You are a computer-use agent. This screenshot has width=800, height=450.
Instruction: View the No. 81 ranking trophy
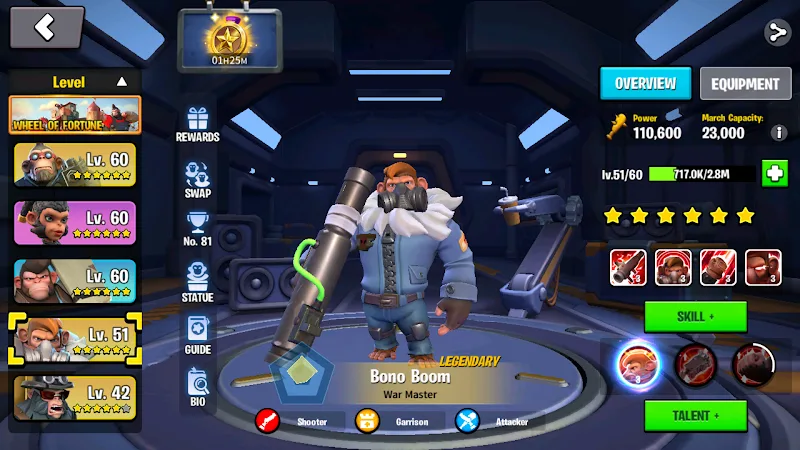(197, 229)
